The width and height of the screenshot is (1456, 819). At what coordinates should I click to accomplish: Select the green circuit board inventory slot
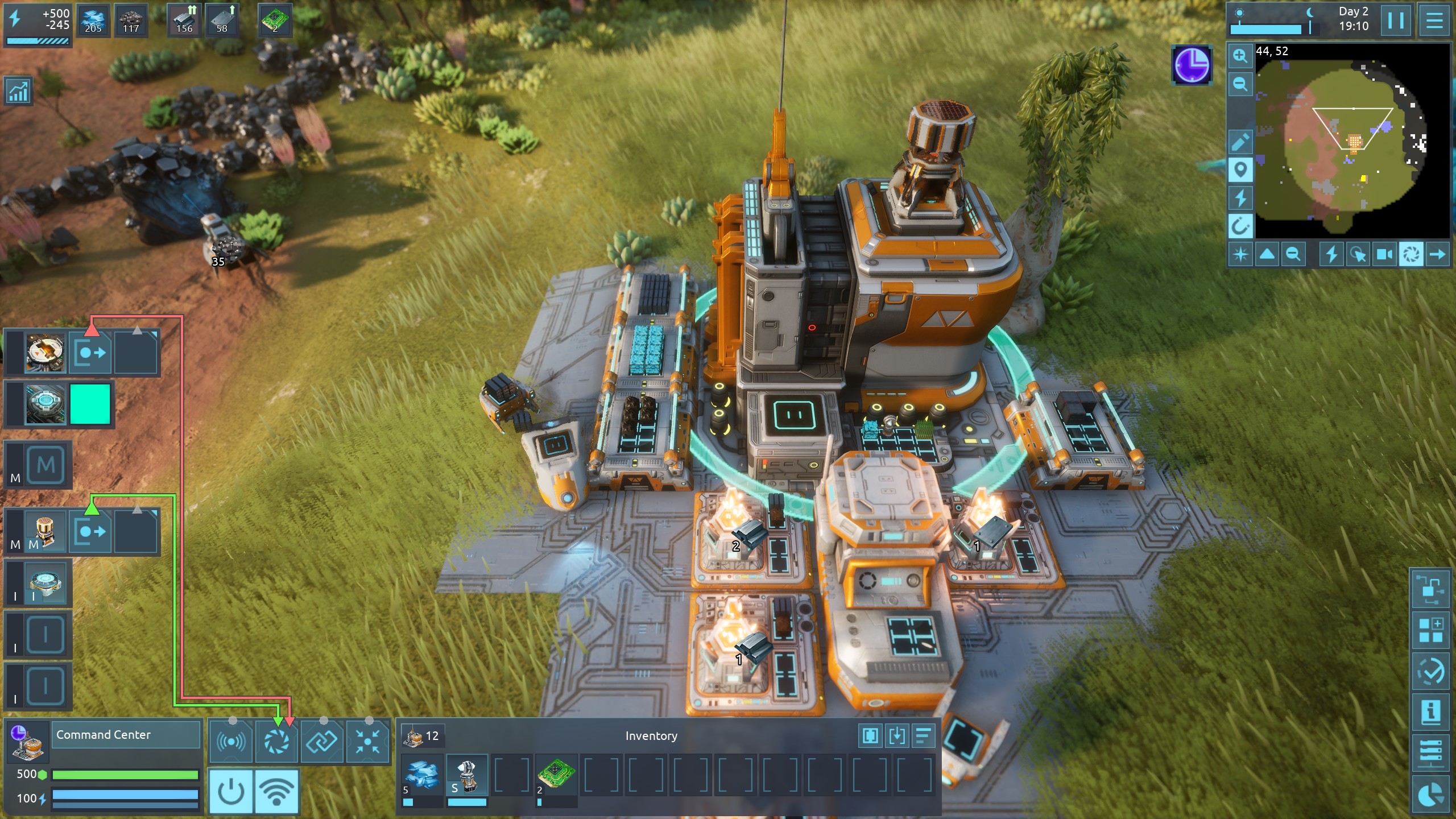[556, 775]
